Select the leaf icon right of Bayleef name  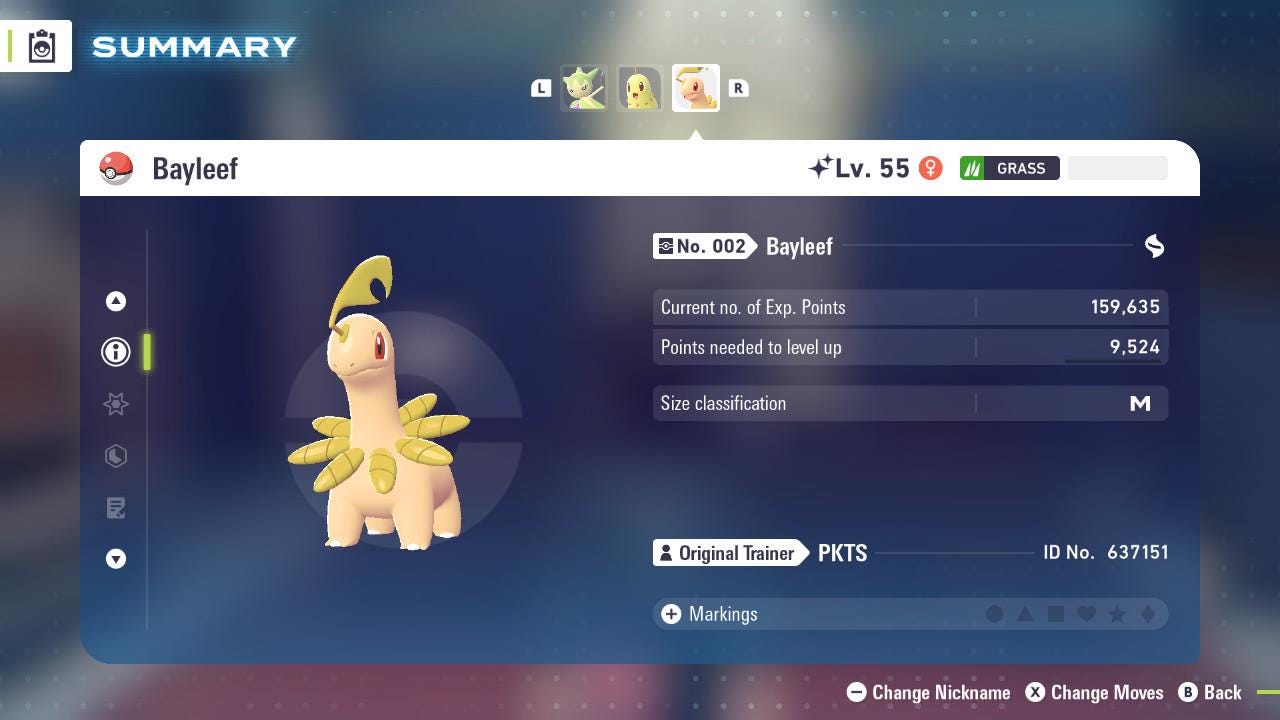point(1154,246)
